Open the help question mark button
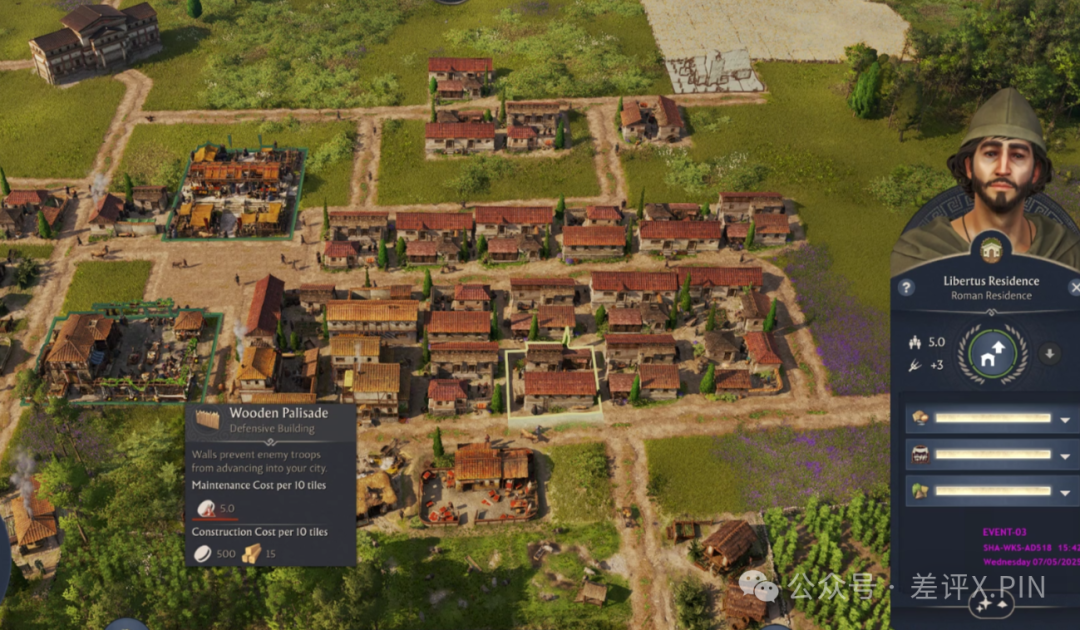This screenshot has height=630, width=1080. pyautogui.click(x=906, y=288)
